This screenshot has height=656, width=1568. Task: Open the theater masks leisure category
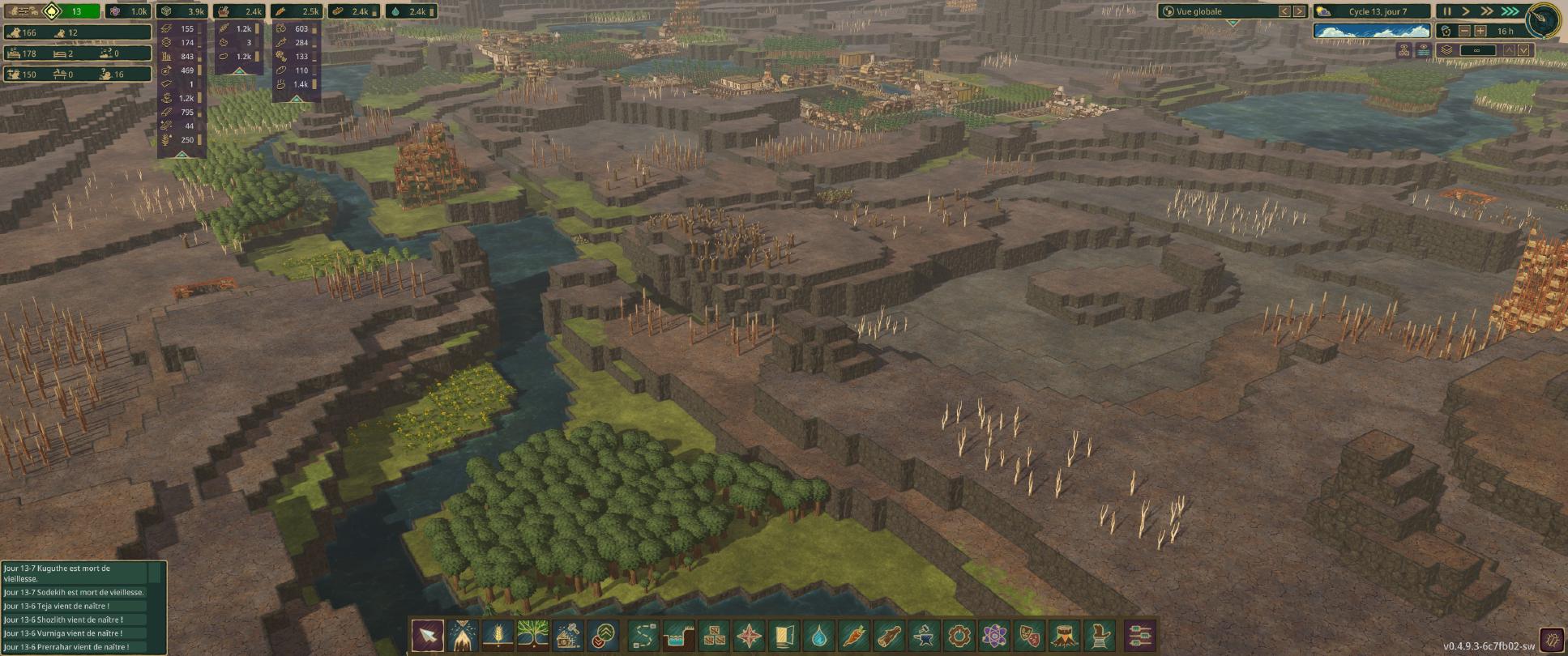point(1029,636)
